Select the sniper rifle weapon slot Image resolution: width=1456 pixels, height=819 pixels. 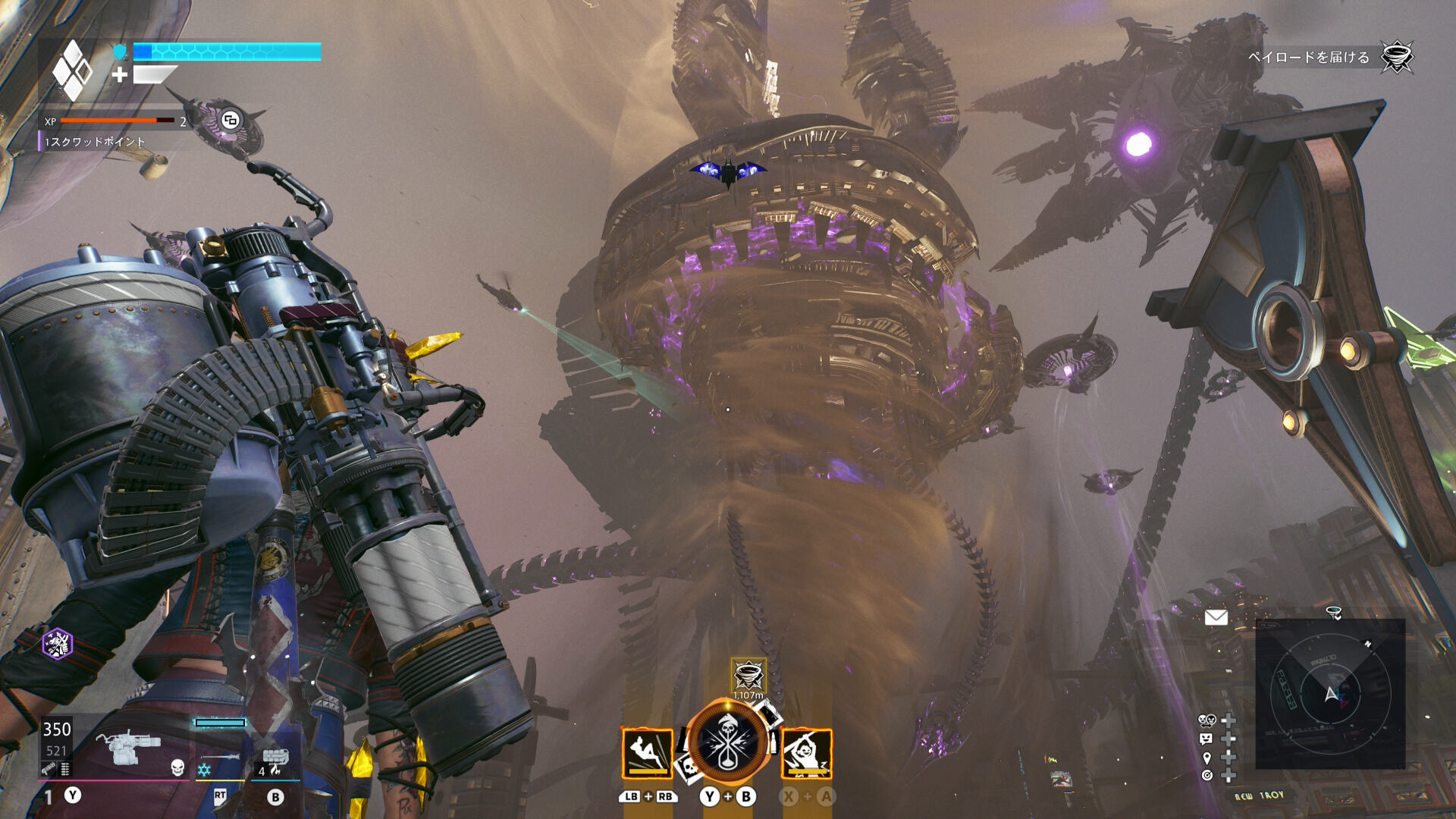point(220,757)
